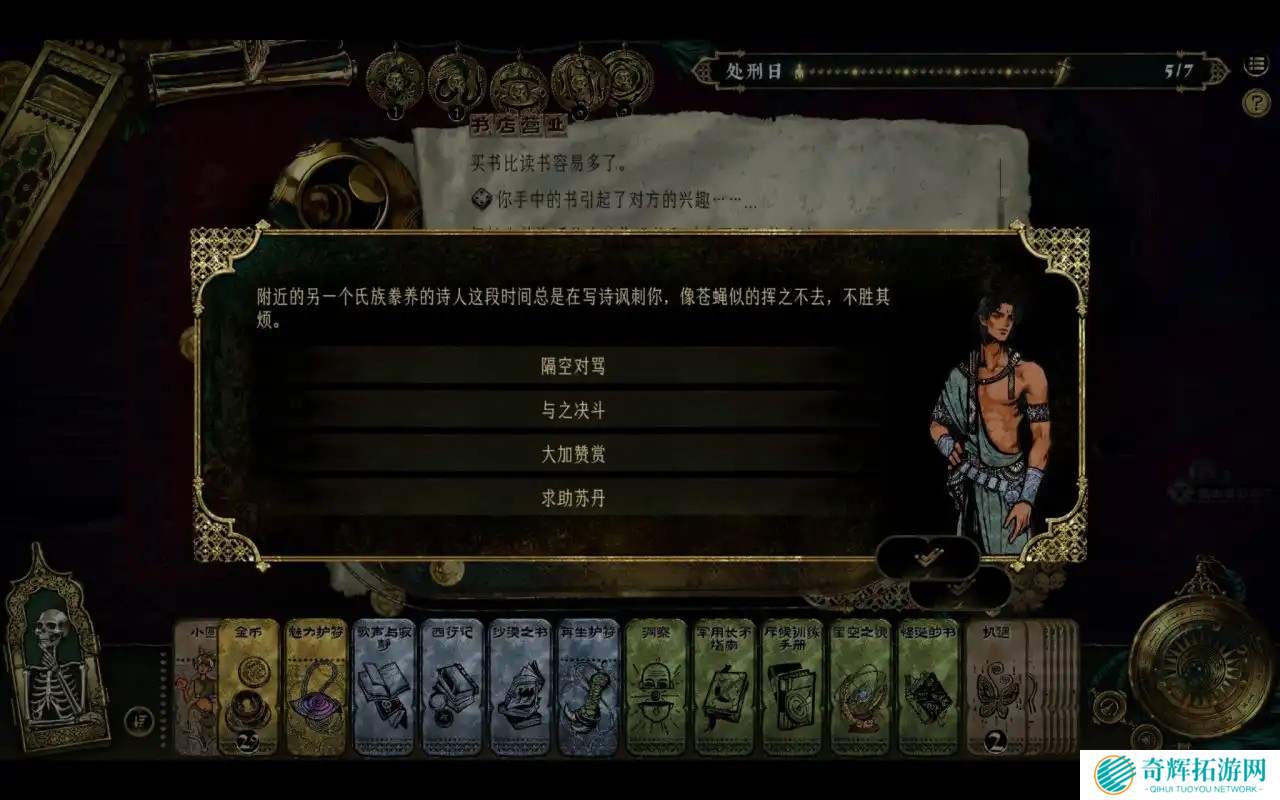Select the 沙漠之书 card
The height and width of the screenshot is (800, 1280).
[520, 687]
